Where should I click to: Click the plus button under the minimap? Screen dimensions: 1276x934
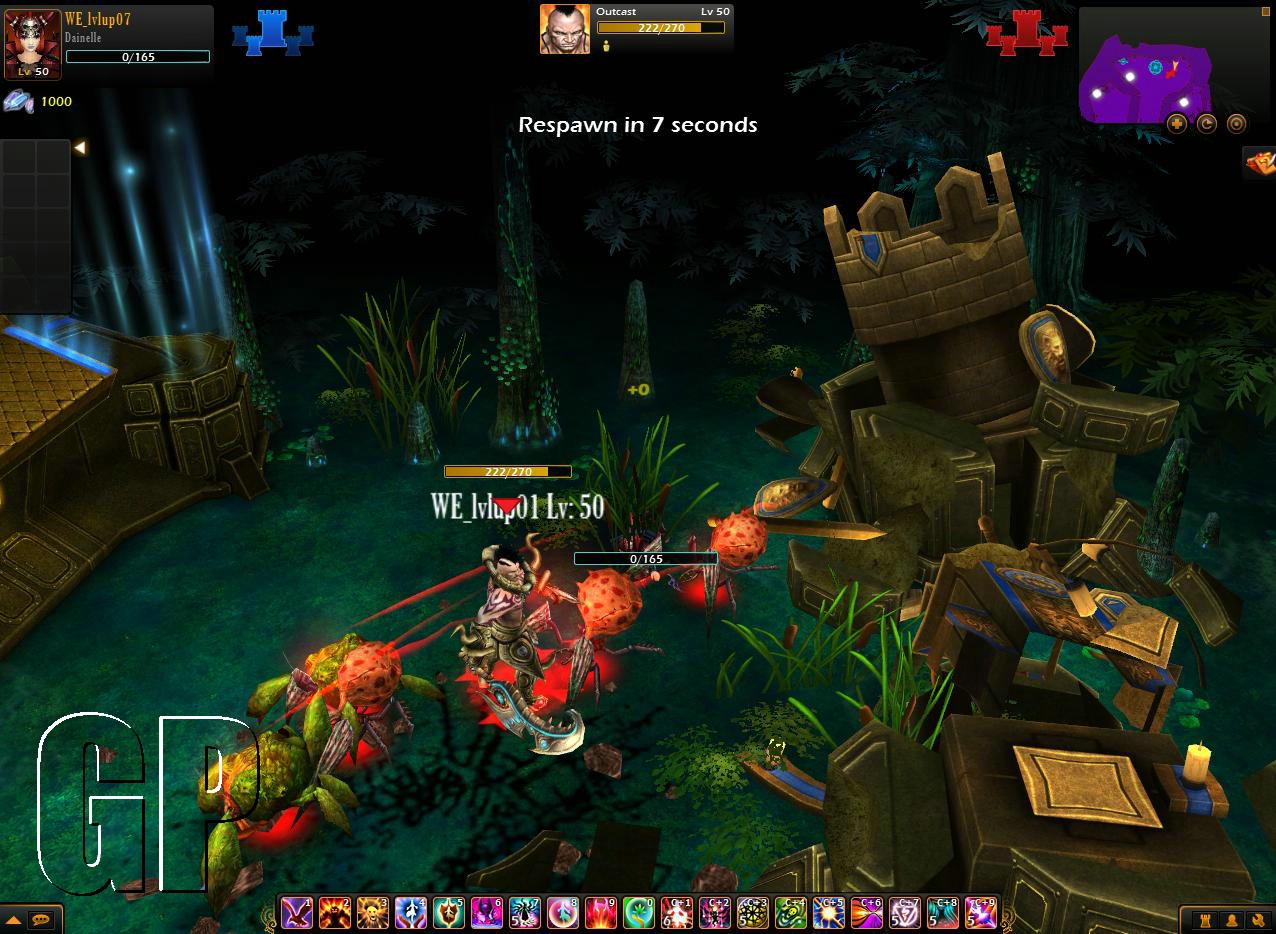tap(1177, 124)
